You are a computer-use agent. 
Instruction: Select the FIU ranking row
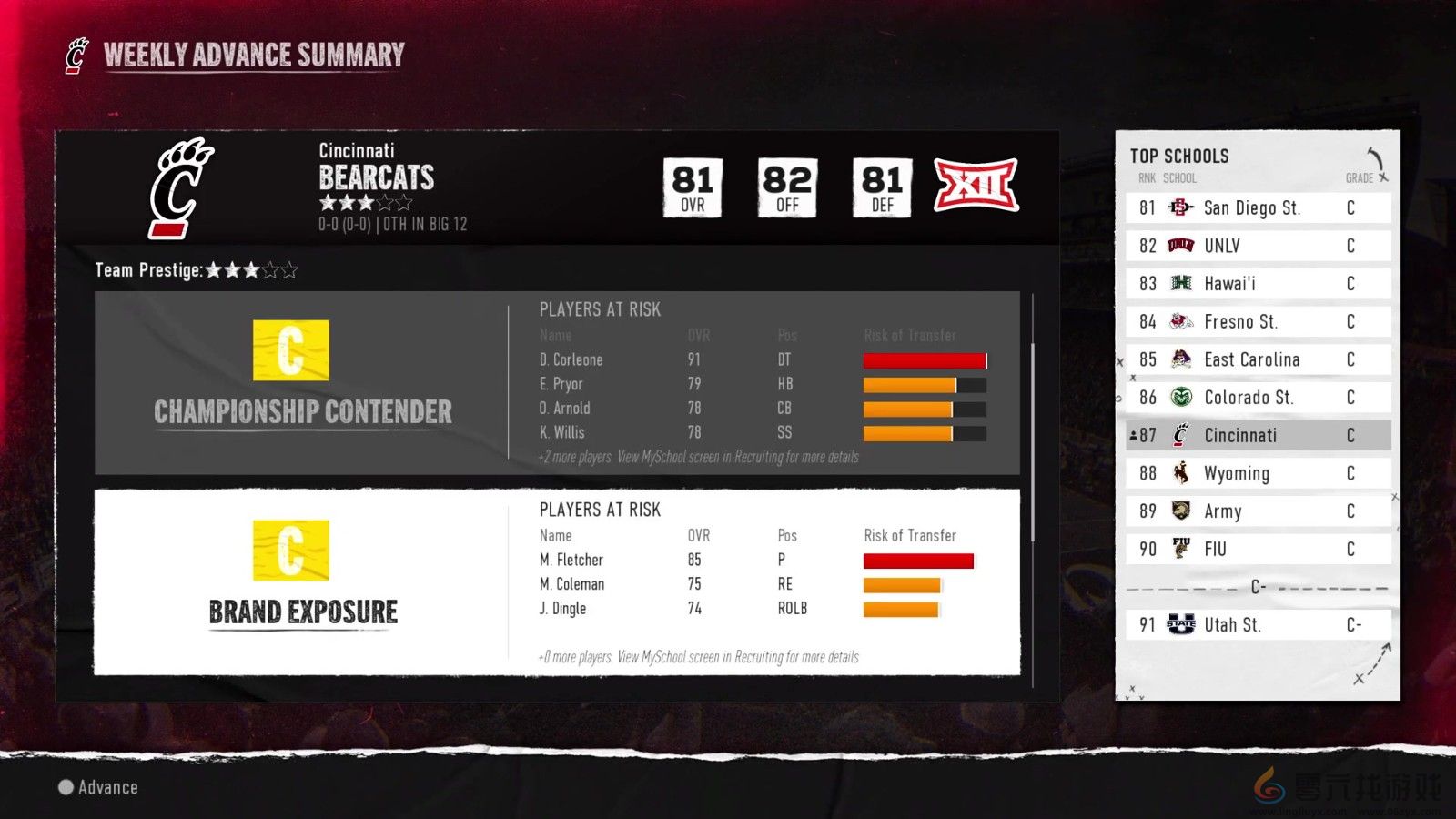(1258, 549)
